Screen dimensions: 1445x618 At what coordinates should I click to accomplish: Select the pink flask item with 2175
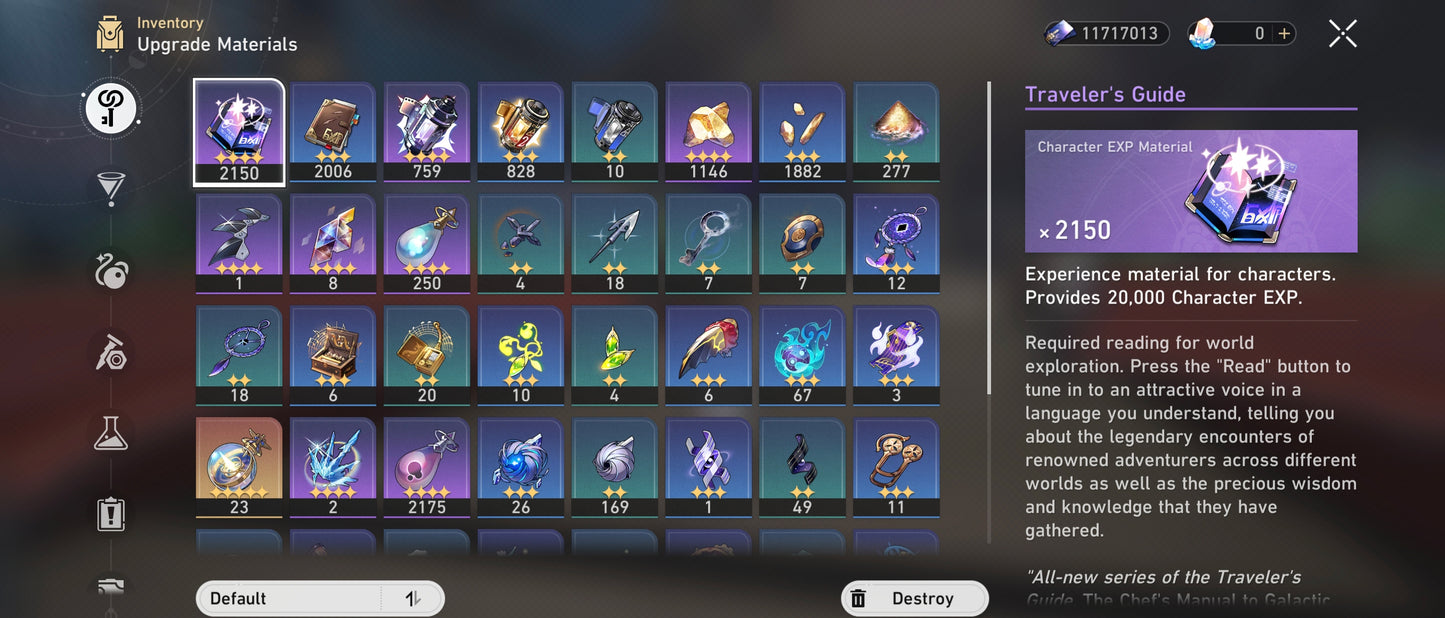427,468
